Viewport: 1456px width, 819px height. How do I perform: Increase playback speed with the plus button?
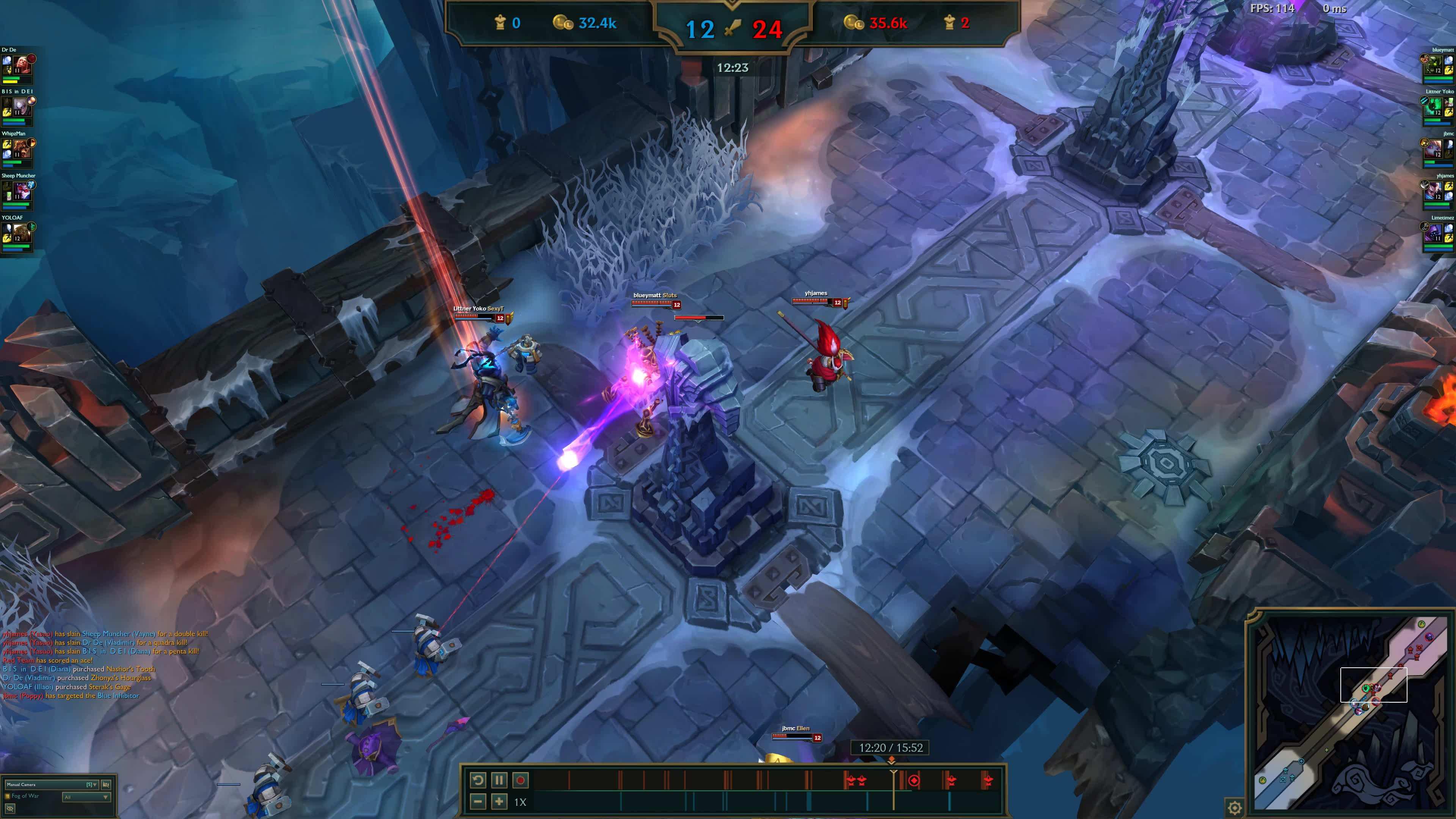(x=499, y=802)
